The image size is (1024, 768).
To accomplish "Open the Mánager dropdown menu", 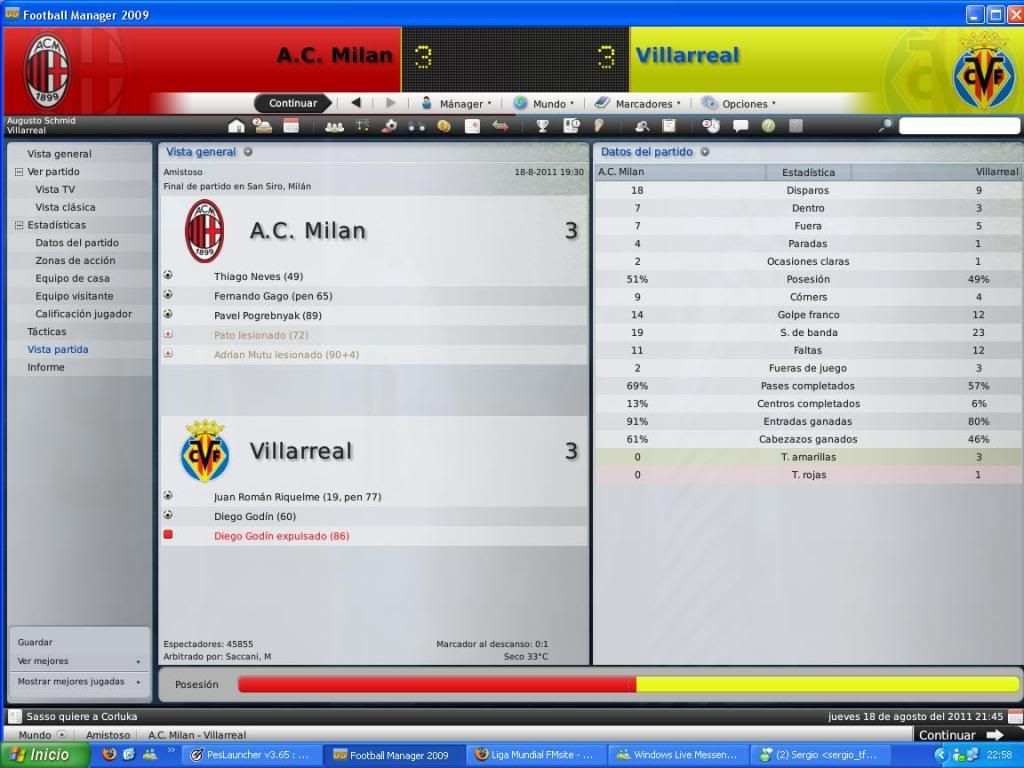I will click(456, 103).
